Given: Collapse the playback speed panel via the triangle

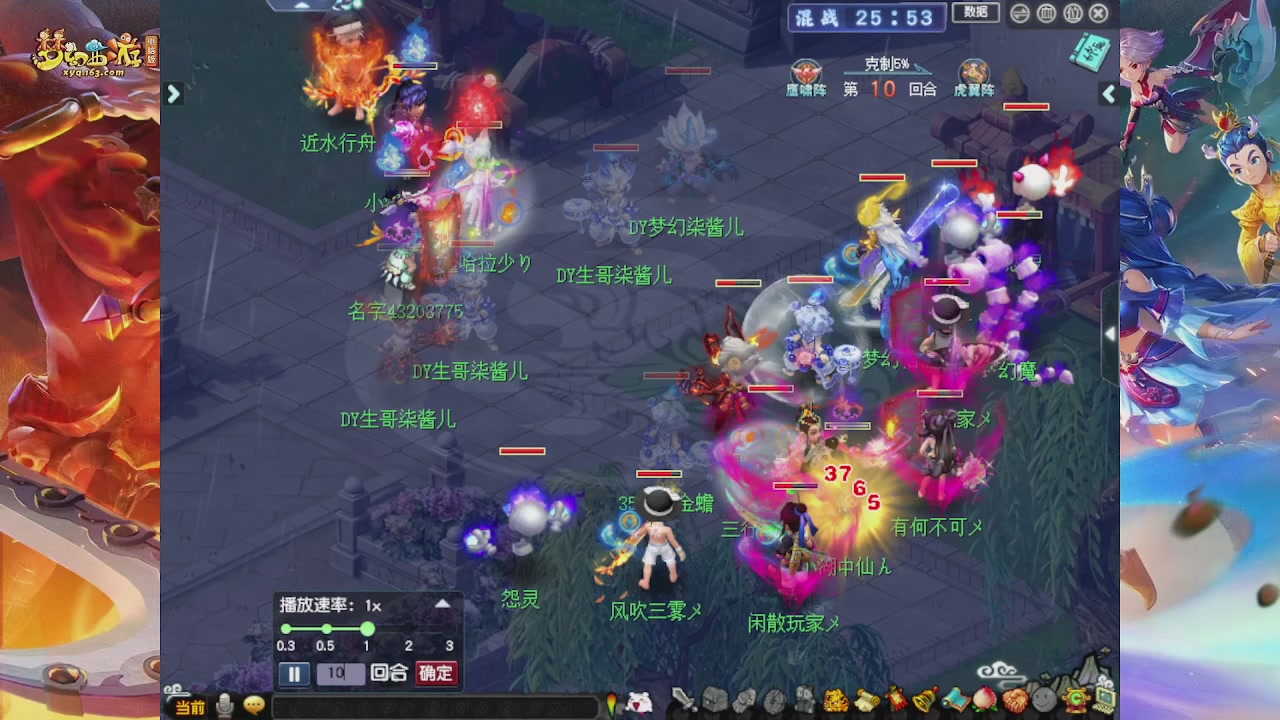Looking at the screenshot, I should point(440,604).
